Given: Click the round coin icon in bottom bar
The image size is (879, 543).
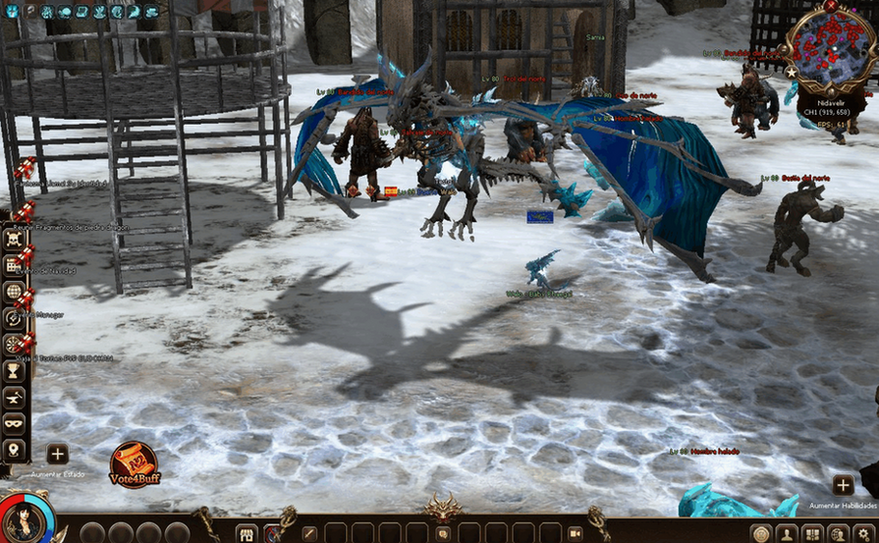Looking at the screenshot, I should pyautogui.click(x=762, y=534).
